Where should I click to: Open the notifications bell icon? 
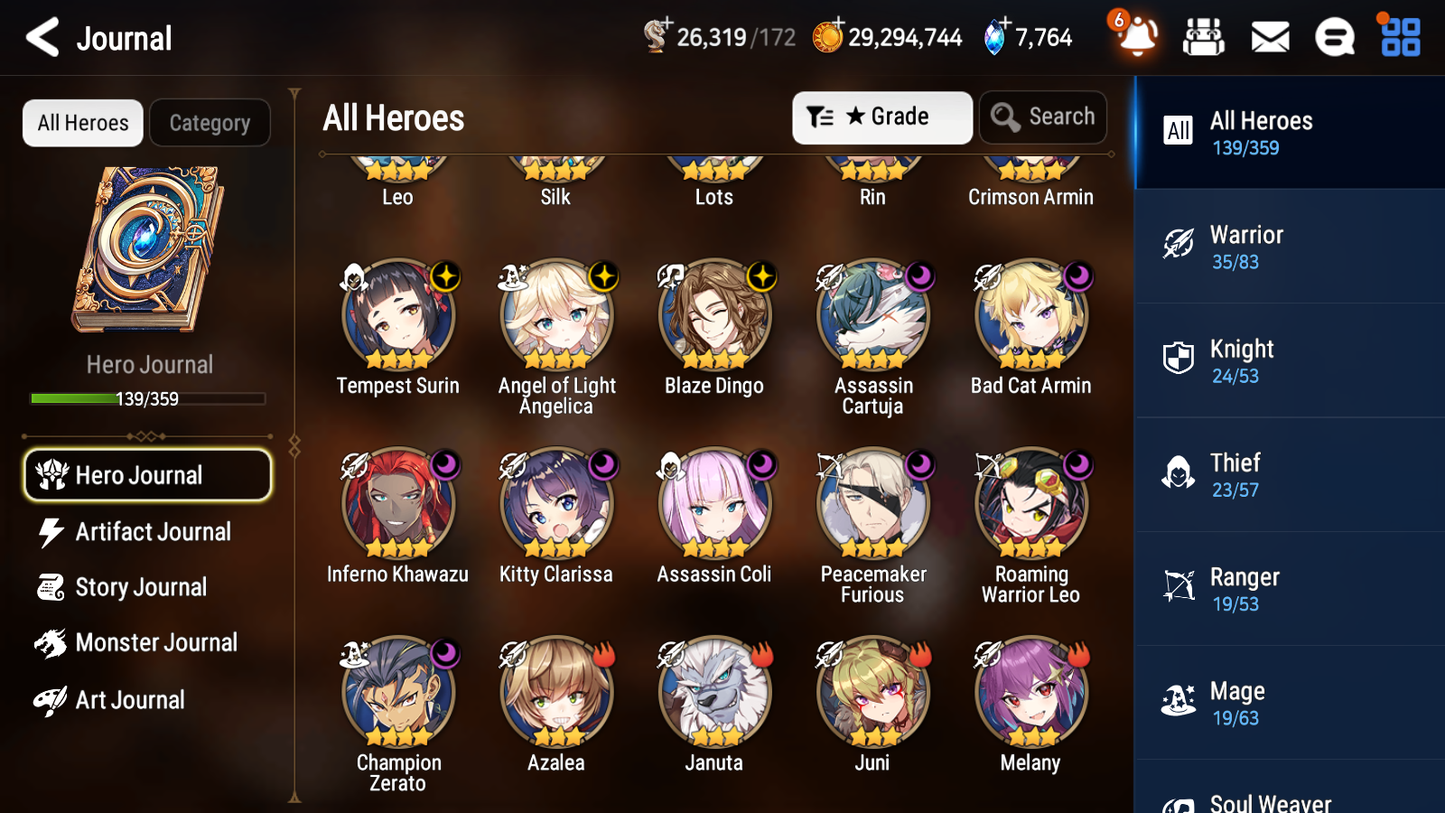[x=1134, y=37]
